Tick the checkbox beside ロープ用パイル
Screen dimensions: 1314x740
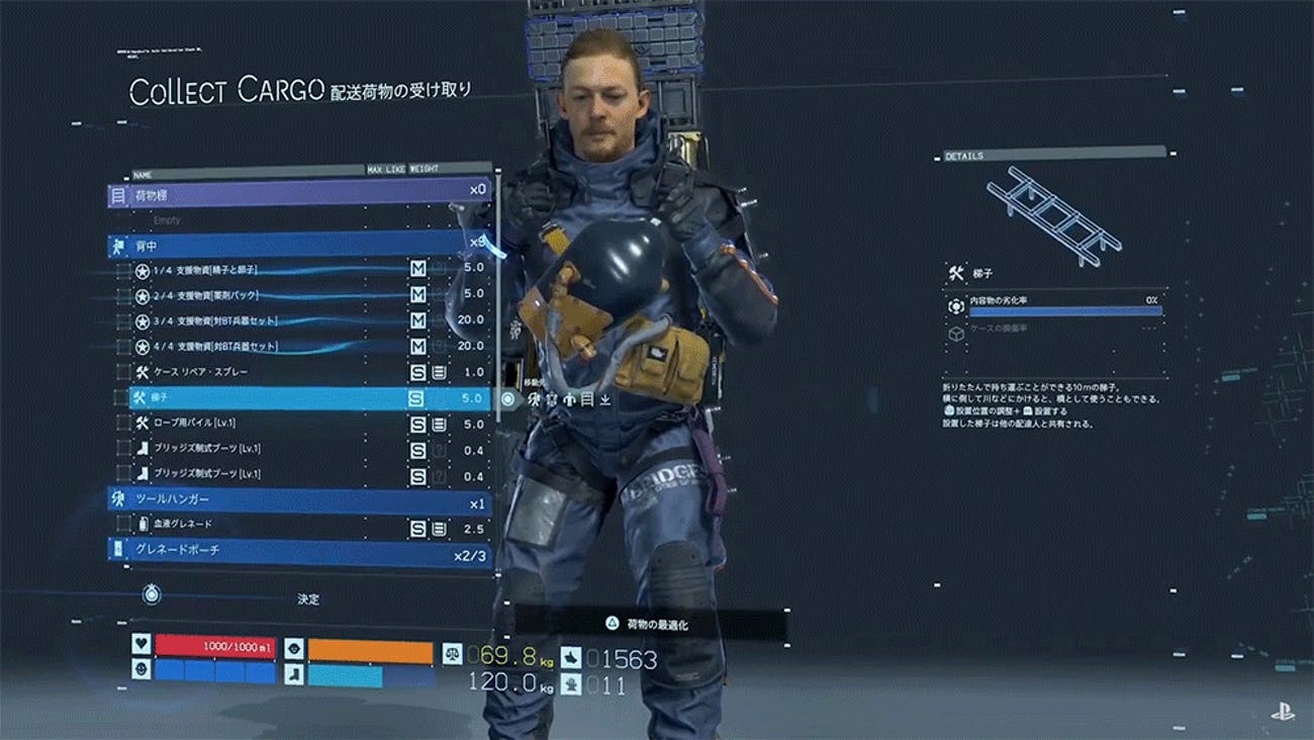tap(124, 424)
